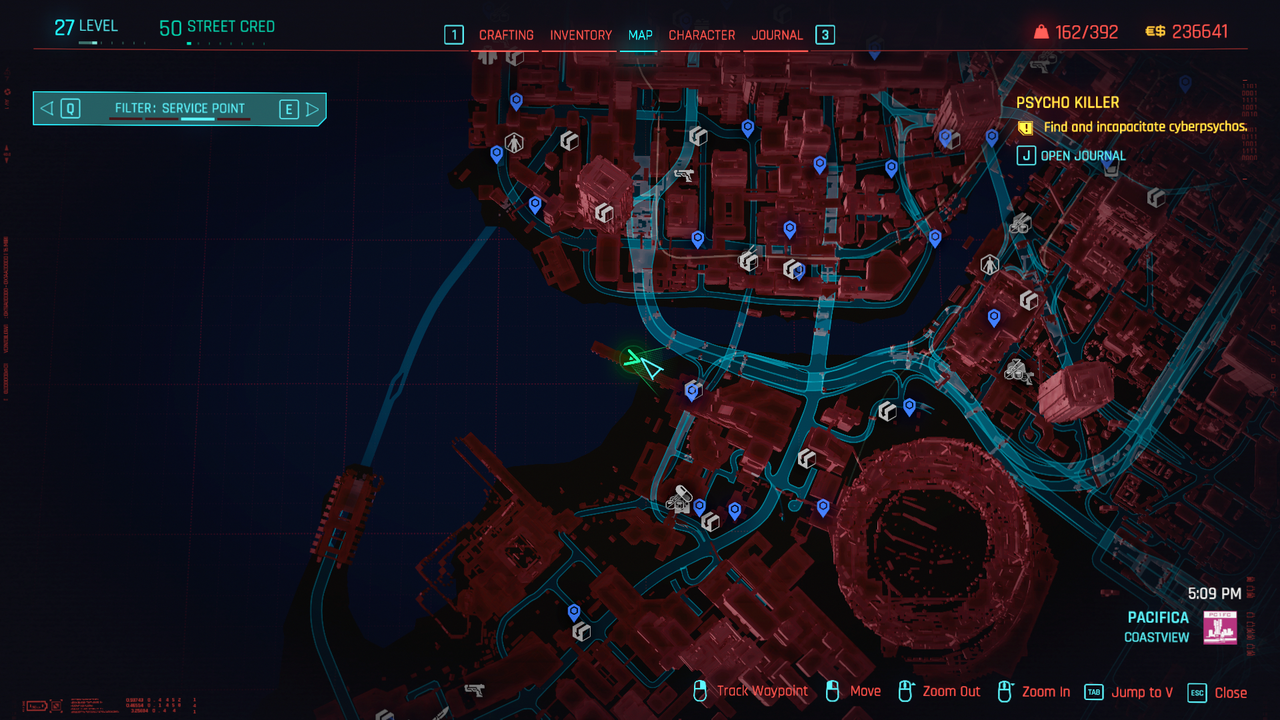Viewport: 1280px width, 720px height.
Task: Select the medical pills vendor marker
Action: click(x=679, y=497)
